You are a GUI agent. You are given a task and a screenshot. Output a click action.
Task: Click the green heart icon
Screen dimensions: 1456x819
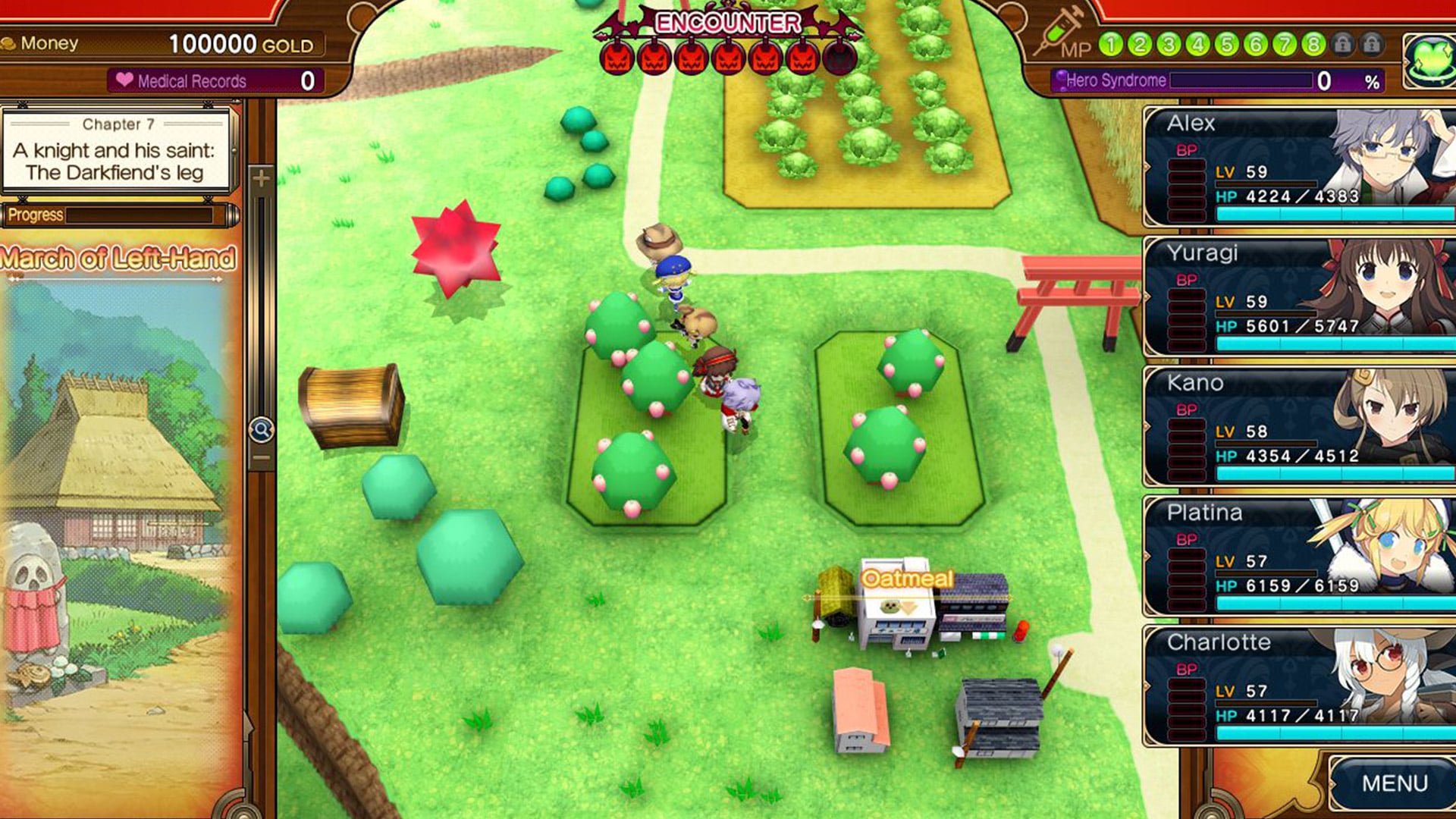[1429, 60]
